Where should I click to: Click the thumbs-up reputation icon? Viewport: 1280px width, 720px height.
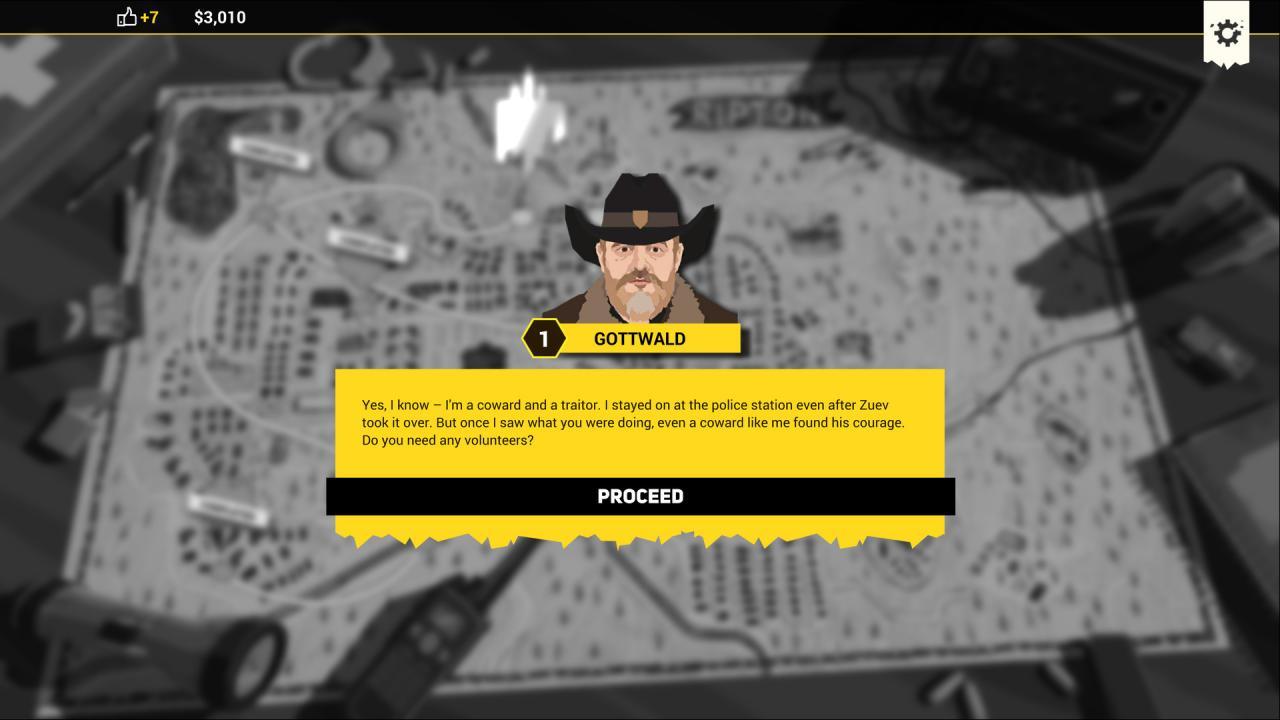125,17
